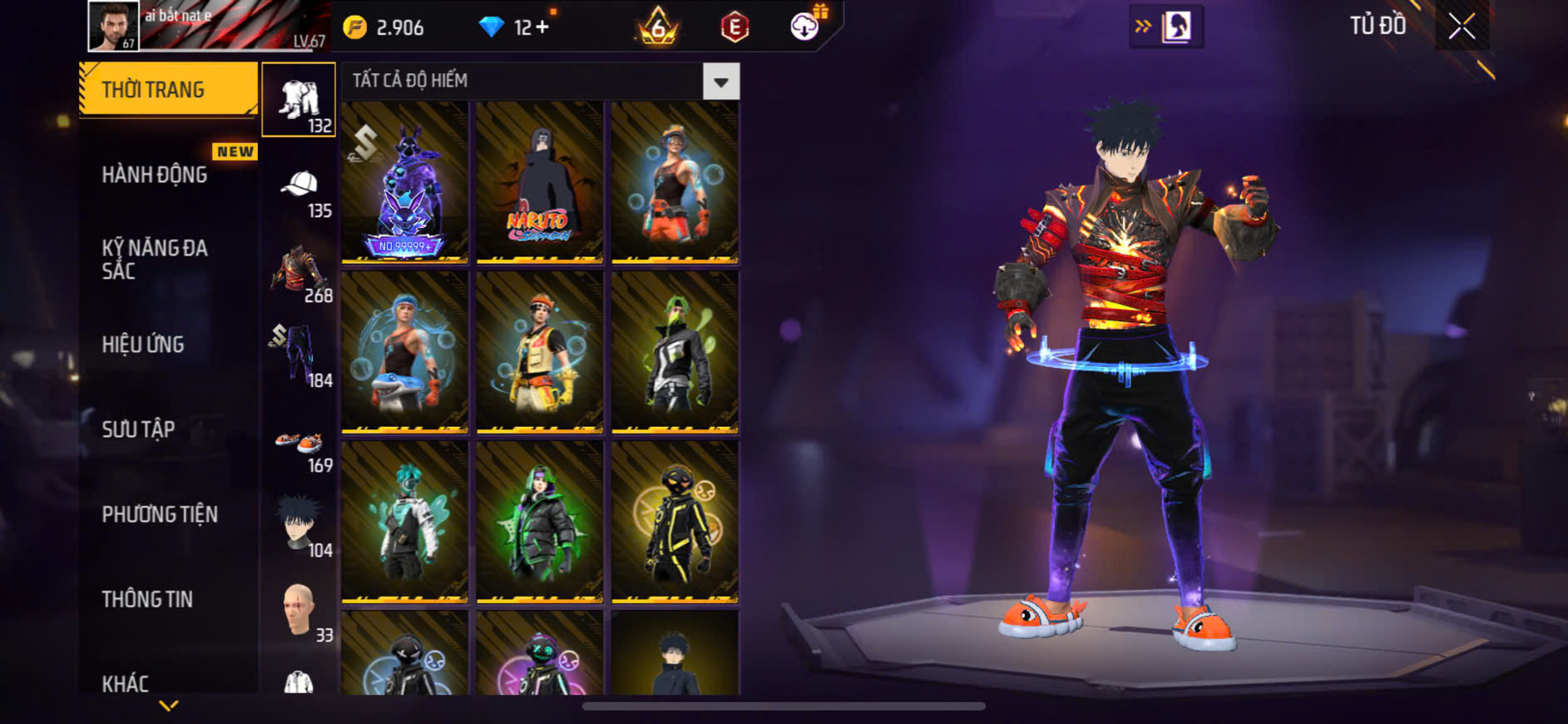Expand the Tất Cả Độ Hiếm rarity dropdown

click(x=720, y=82)
